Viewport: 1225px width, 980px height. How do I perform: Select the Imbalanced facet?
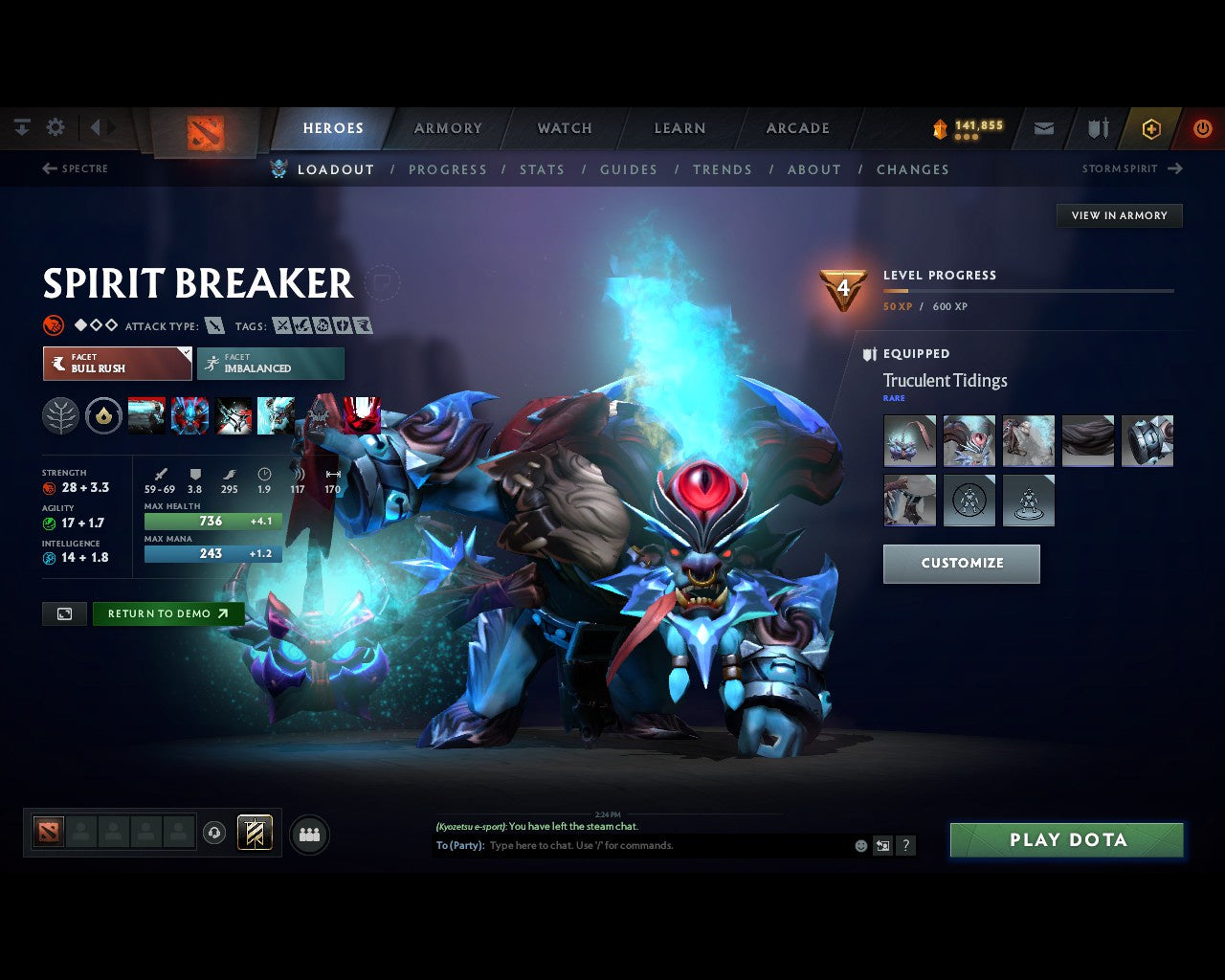270,364
